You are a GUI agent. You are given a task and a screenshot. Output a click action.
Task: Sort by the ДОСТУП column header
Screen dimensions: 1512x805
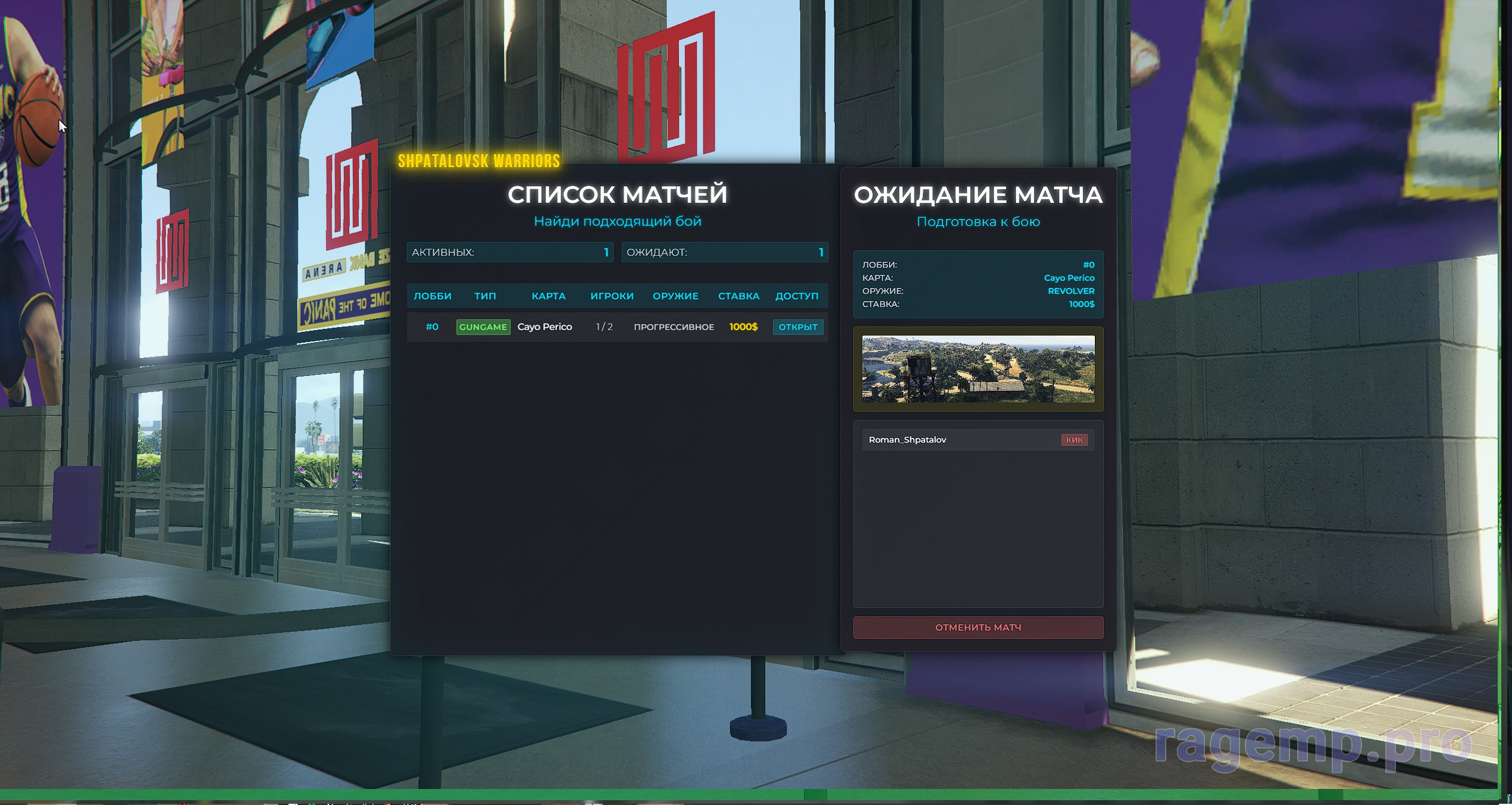796,296
